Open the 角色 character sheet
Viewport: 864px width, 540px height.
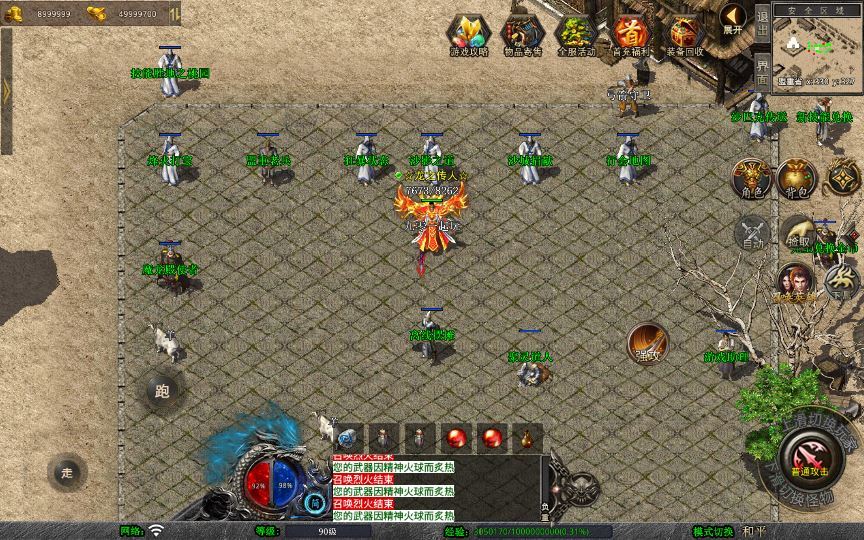[750, 177]
